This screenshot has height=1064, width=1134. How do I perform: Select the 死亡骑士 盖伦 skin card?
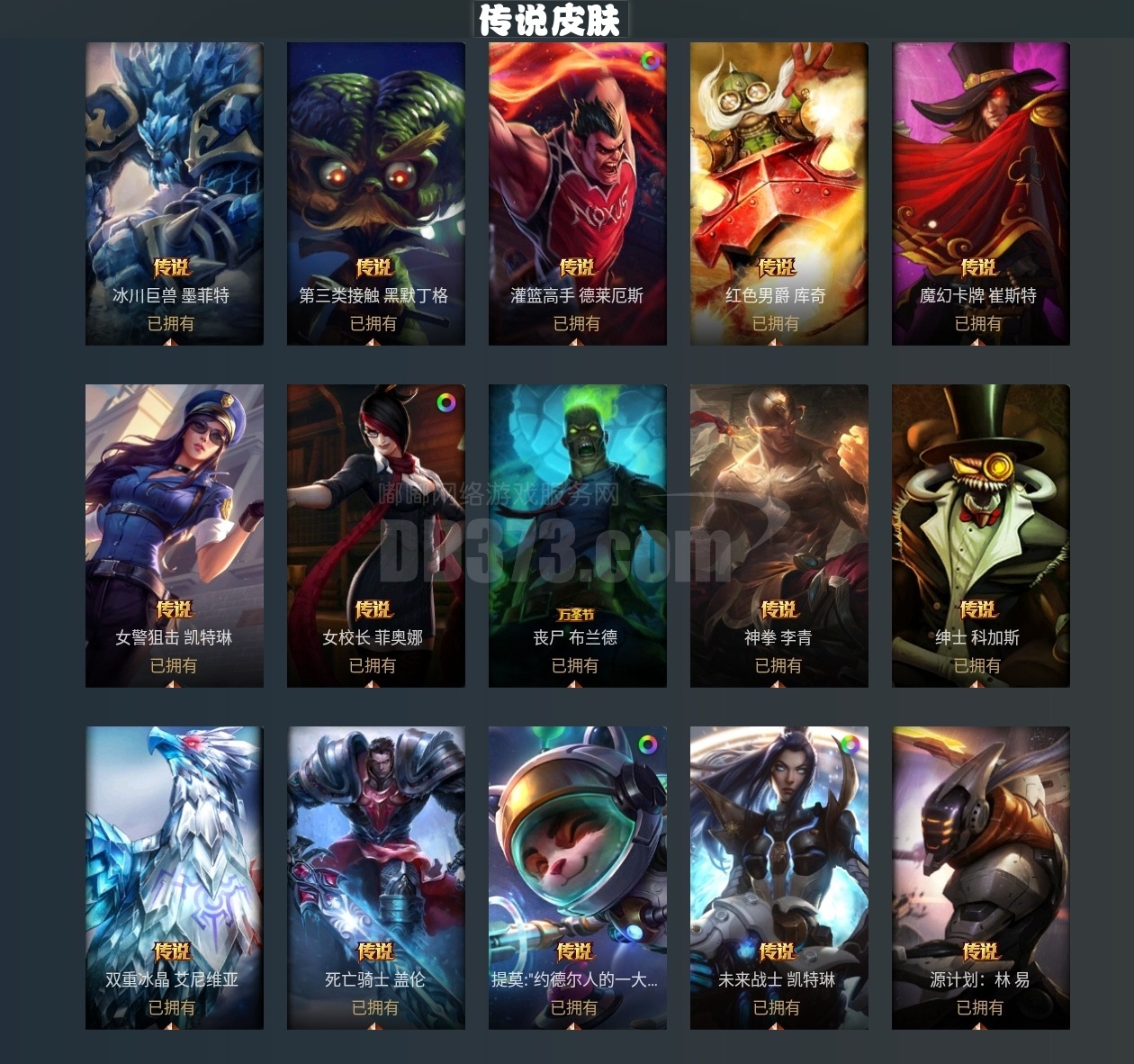[375, 878]
